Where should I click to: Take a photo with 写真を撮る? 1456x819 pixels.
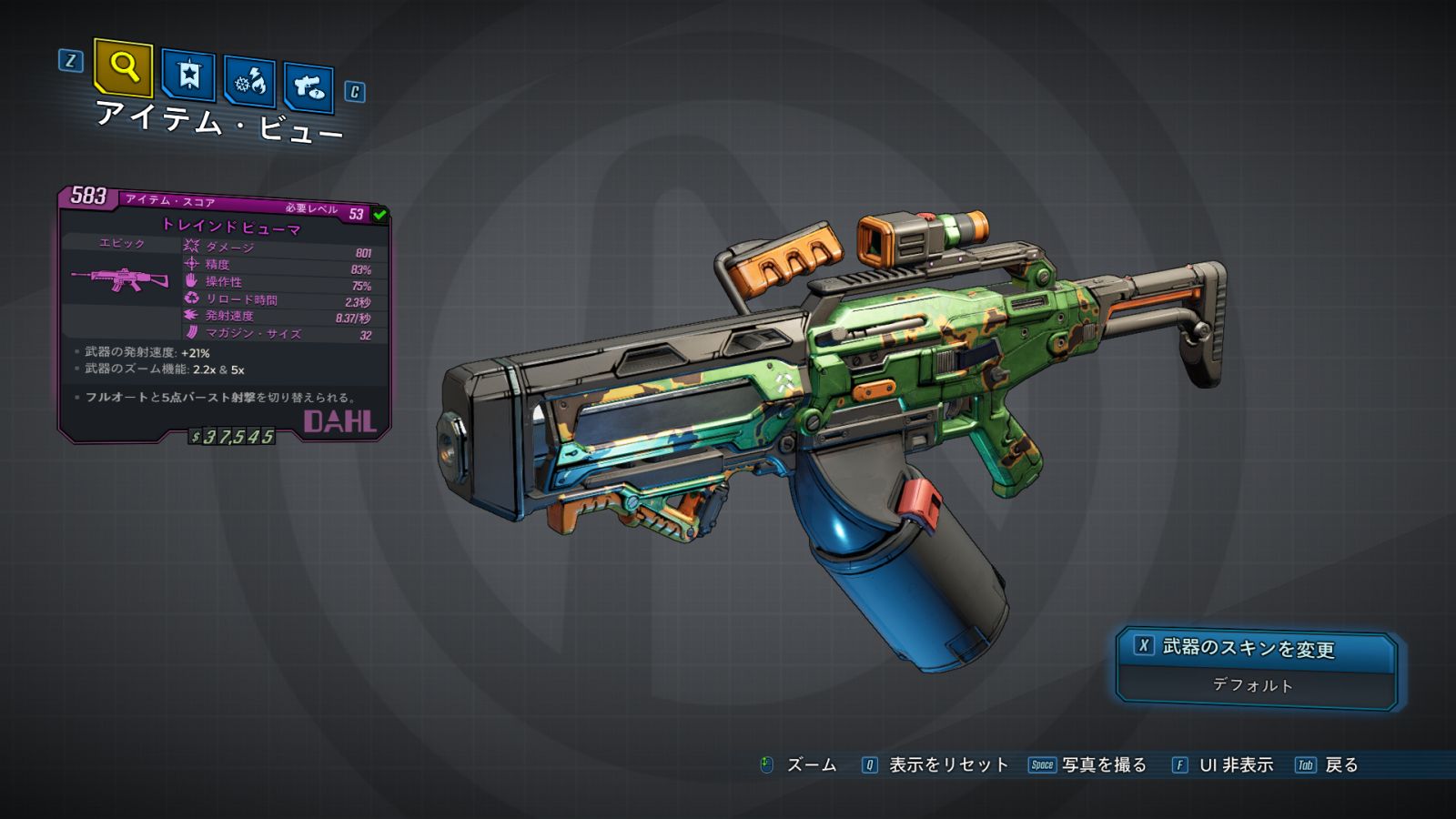(x=1103, y=765)
